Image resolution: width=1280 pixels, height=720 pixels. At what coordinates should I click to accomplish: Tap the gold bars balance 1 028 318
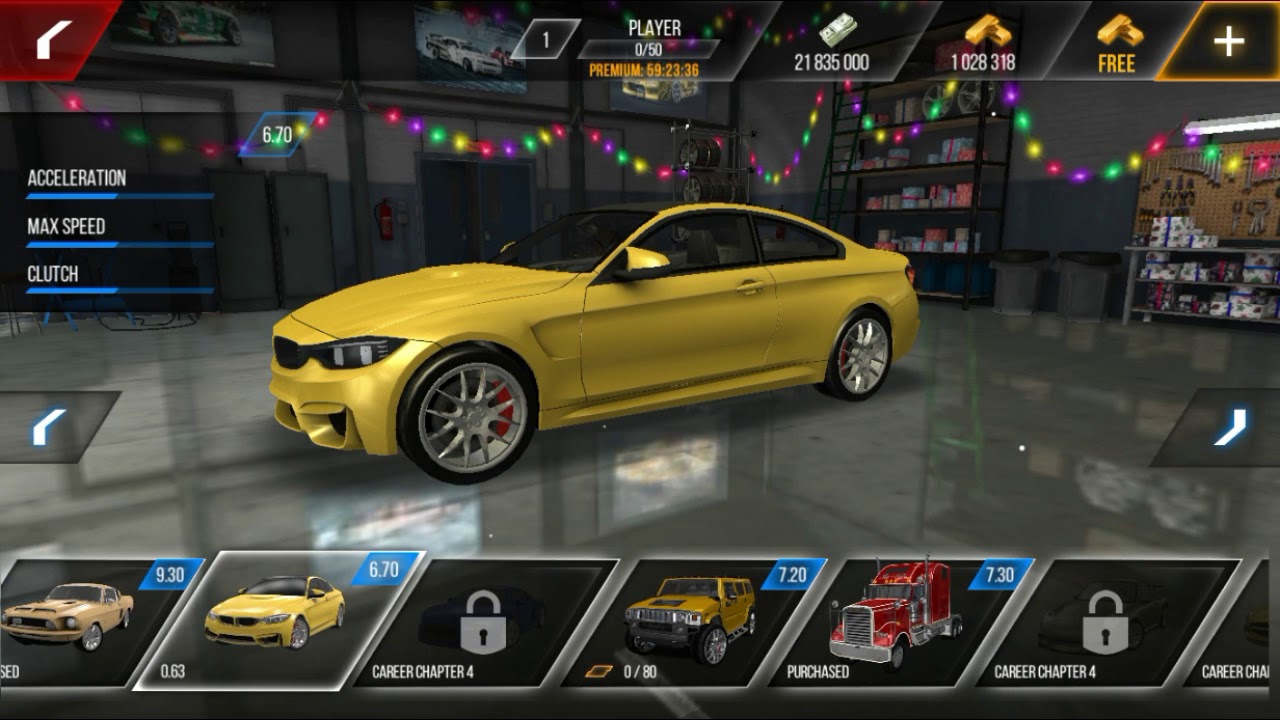[x=982, y=44]
